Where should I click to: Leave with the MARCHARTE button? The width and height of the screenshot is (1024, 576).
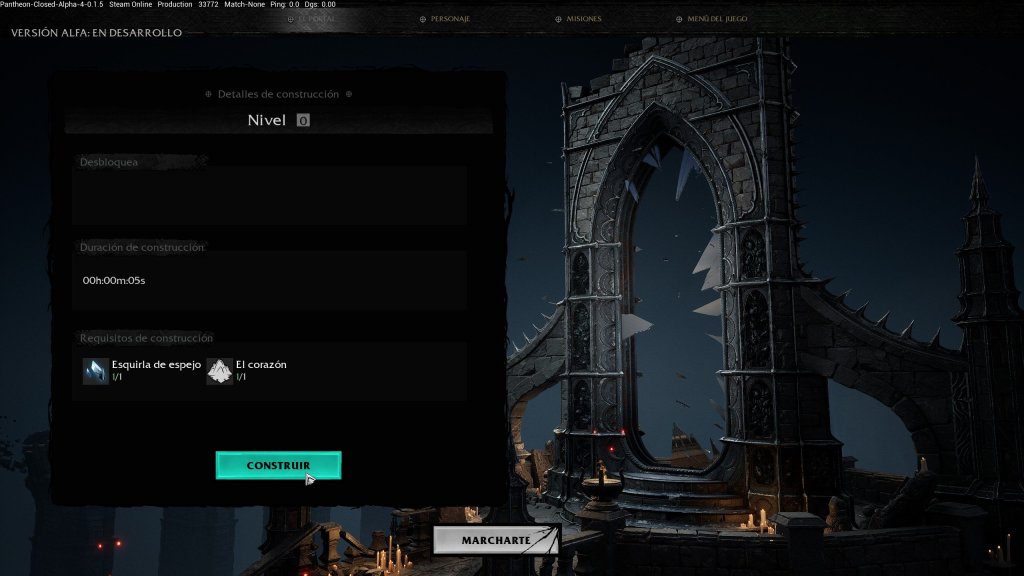pos(496,540)
